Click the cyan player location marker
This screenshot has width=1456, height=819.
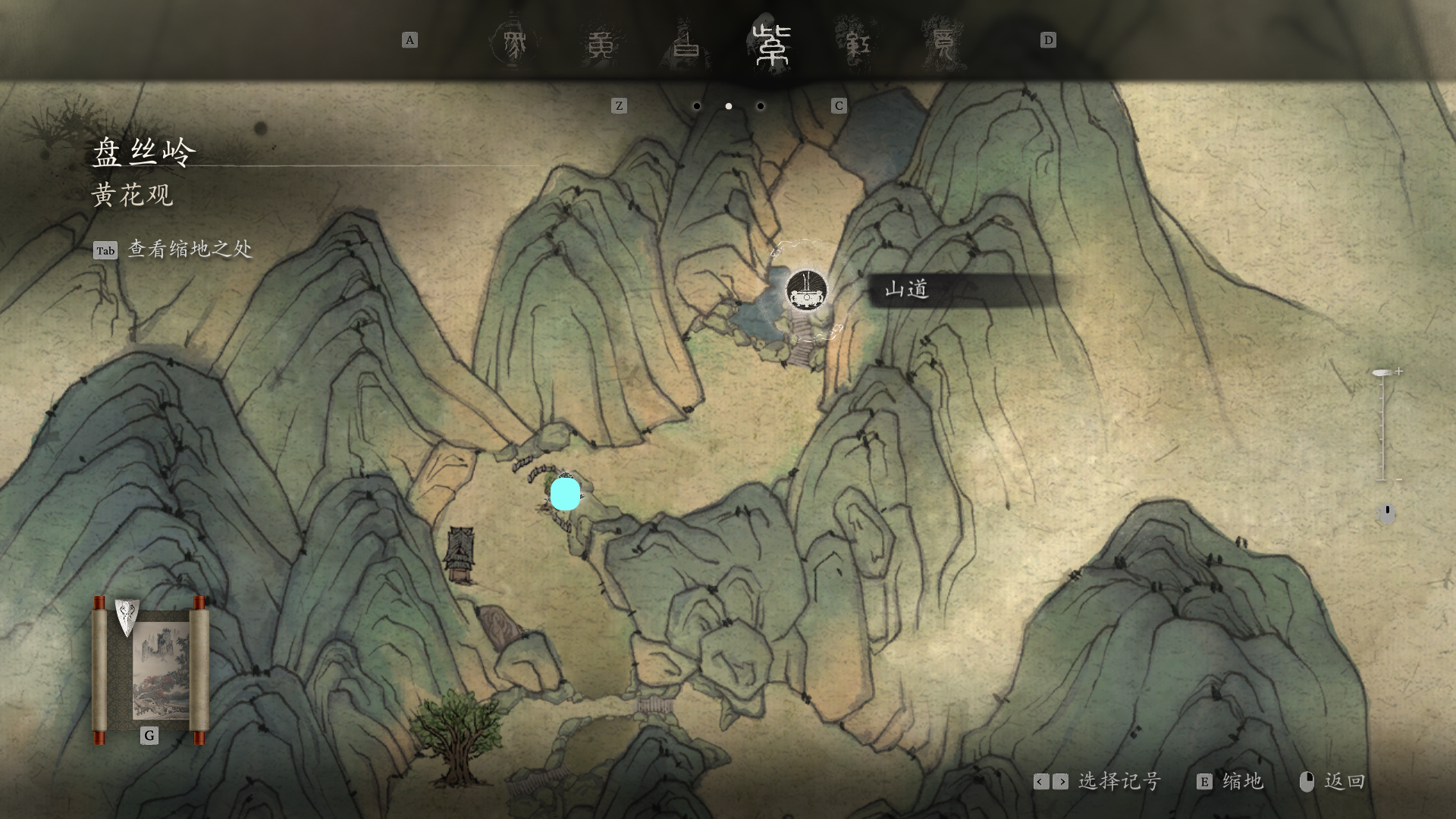tap(565, 494)
